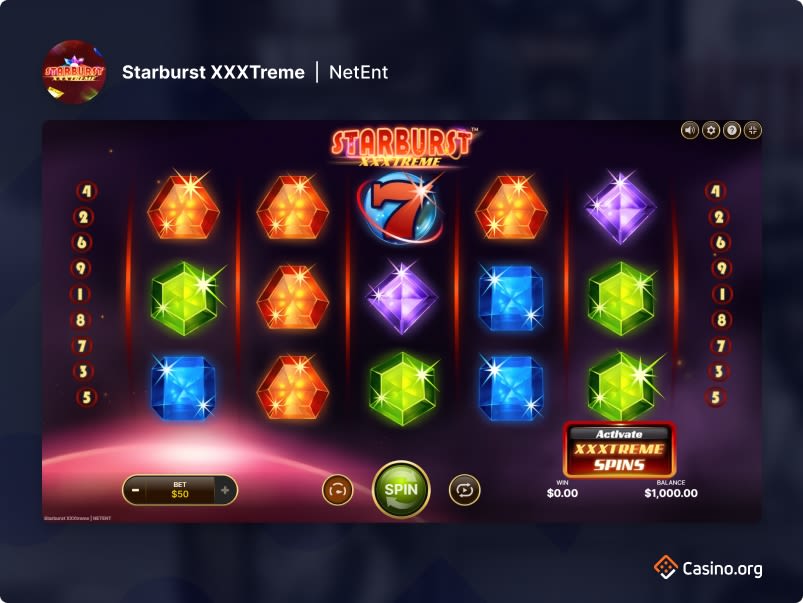This screenshot has height=603, width=803.
Task: Show the help question mark info
Action: (x=732, y=130)
